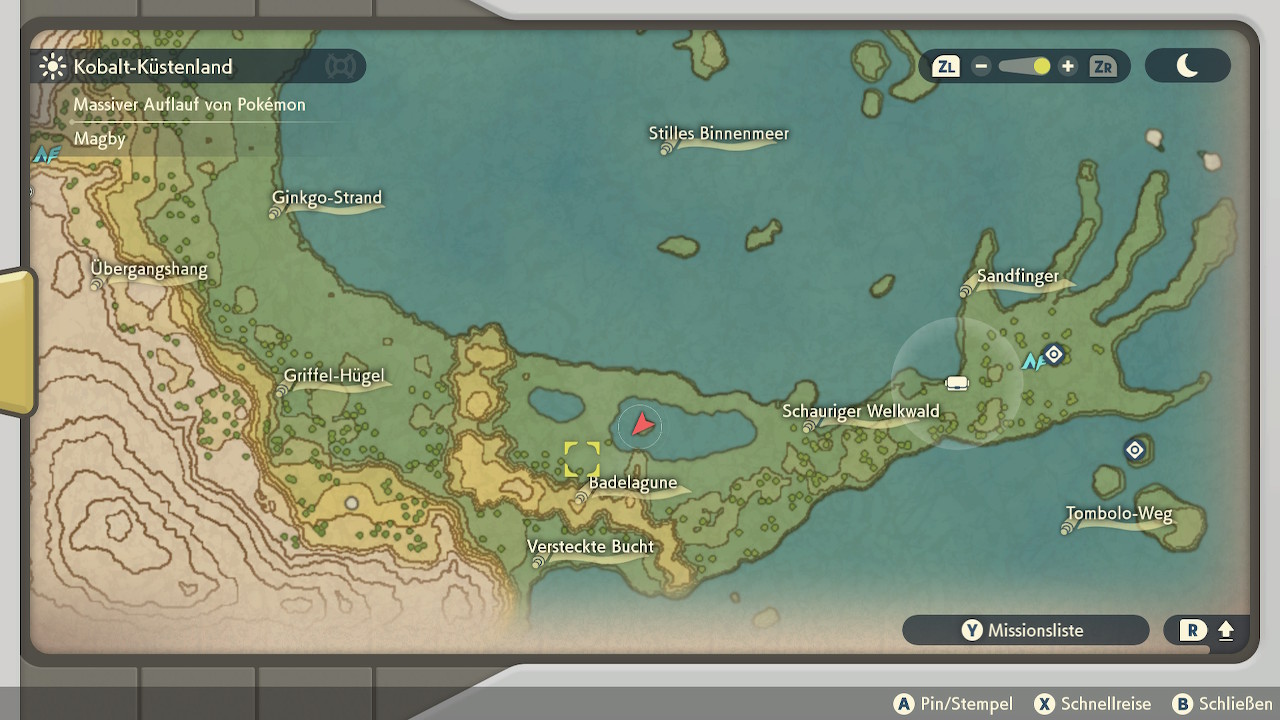Select the base camp marker
This screenshot has width=1280, height=720.
coord(957,383)
